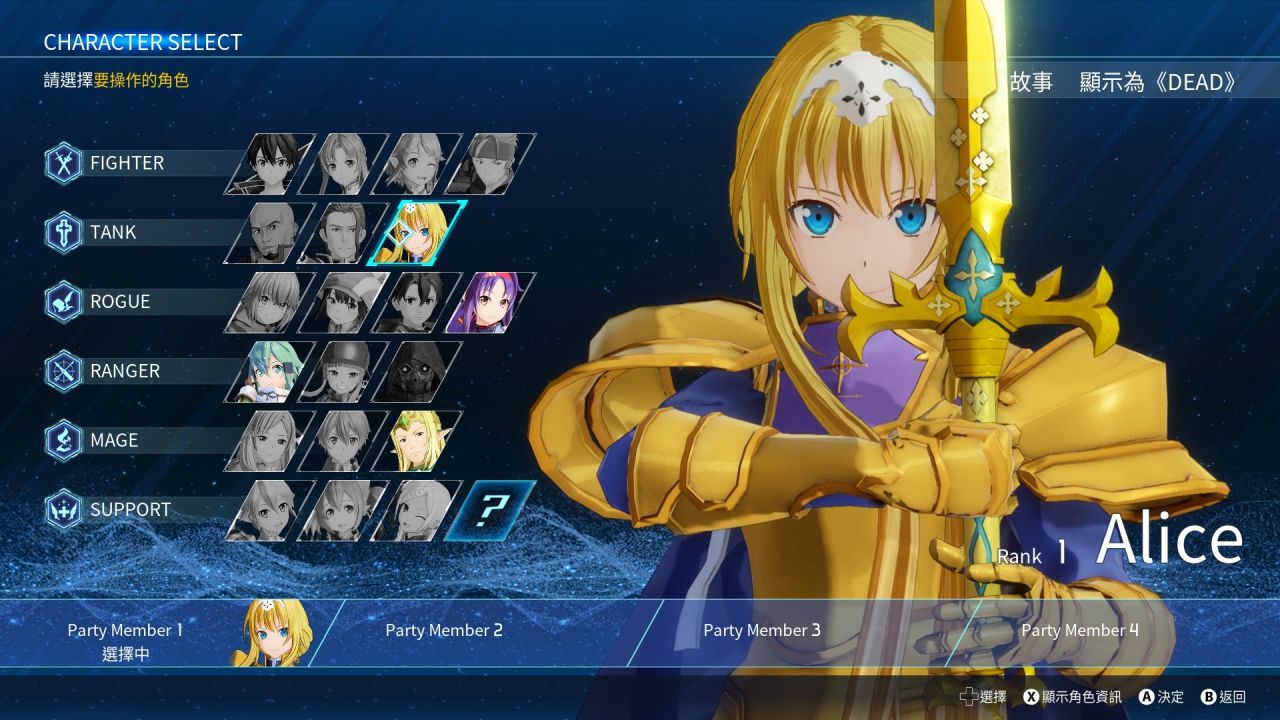The height and width of the screenshot is (720, 1280).
Task: Choose the skull-masked Death Gun portrait
Action: click(x=416, y=371)
